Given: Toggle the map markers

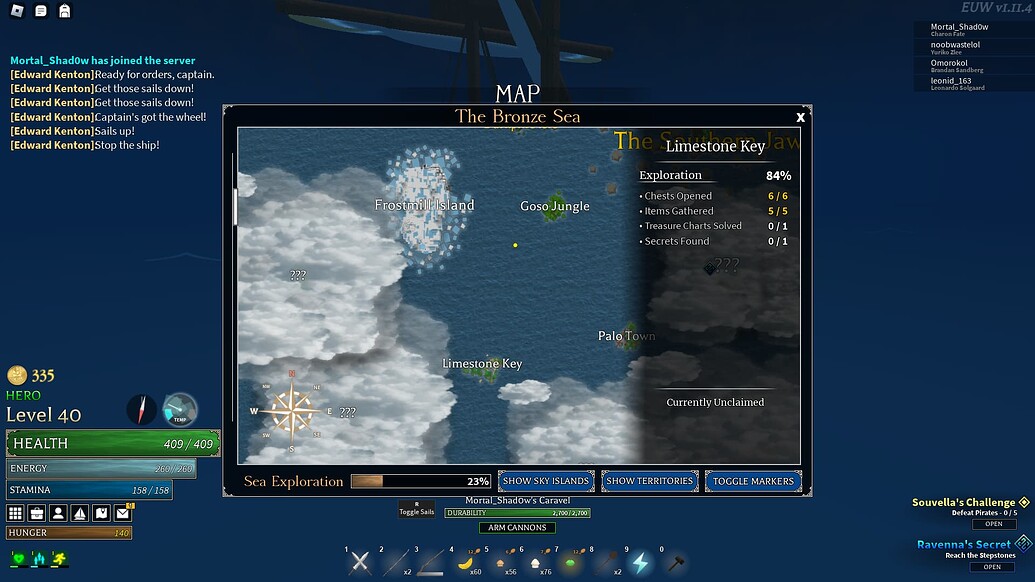Looking at the screenshot, I should [x=753, y=481].
